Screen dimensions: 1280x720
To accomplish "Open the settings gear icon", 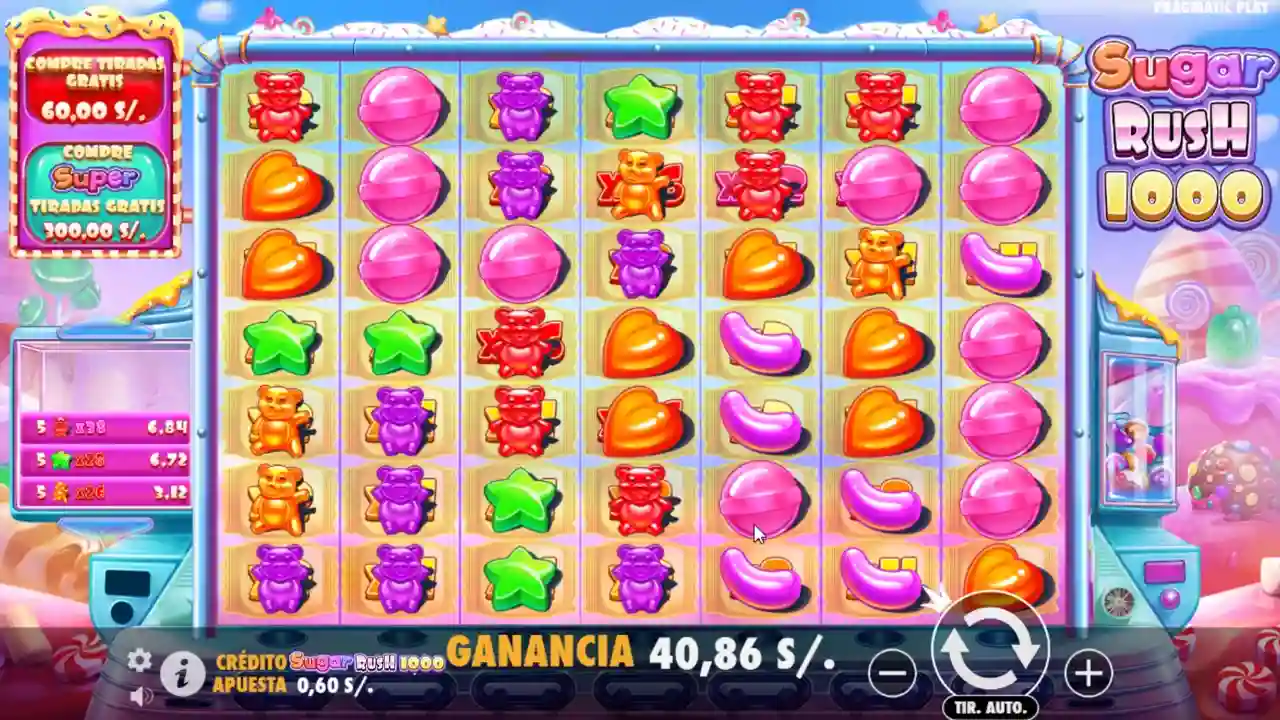I will (137, 660).
